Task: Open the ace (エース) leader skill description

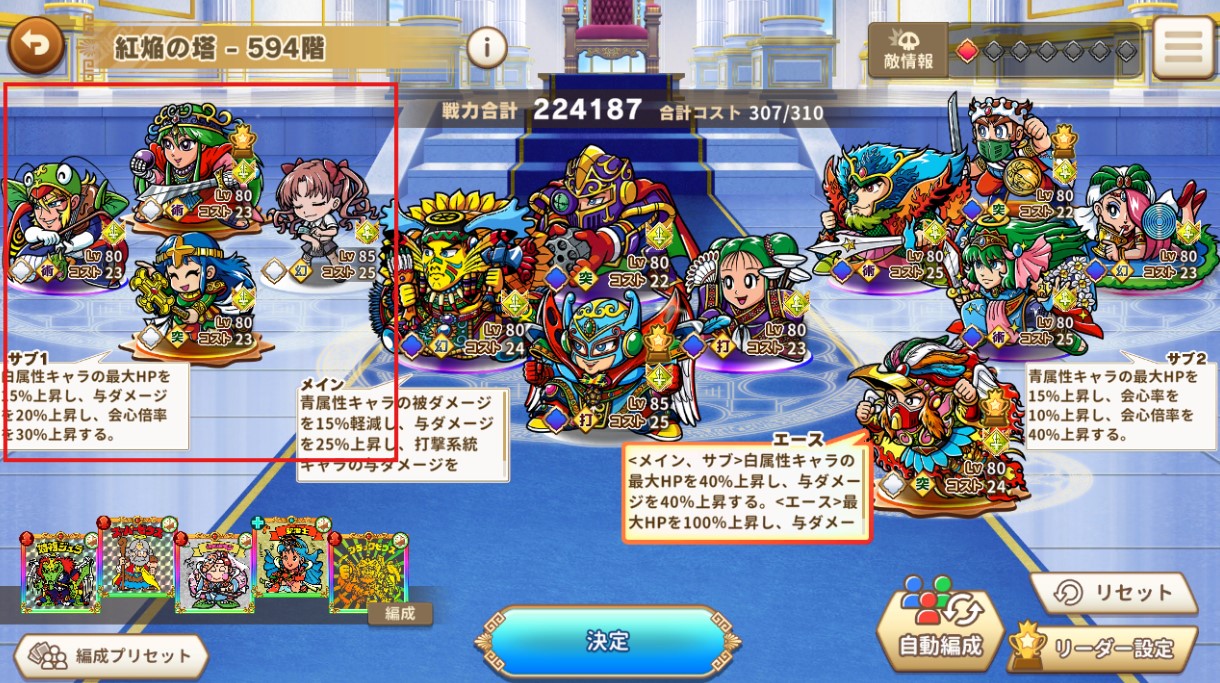Action: [746, 488]
